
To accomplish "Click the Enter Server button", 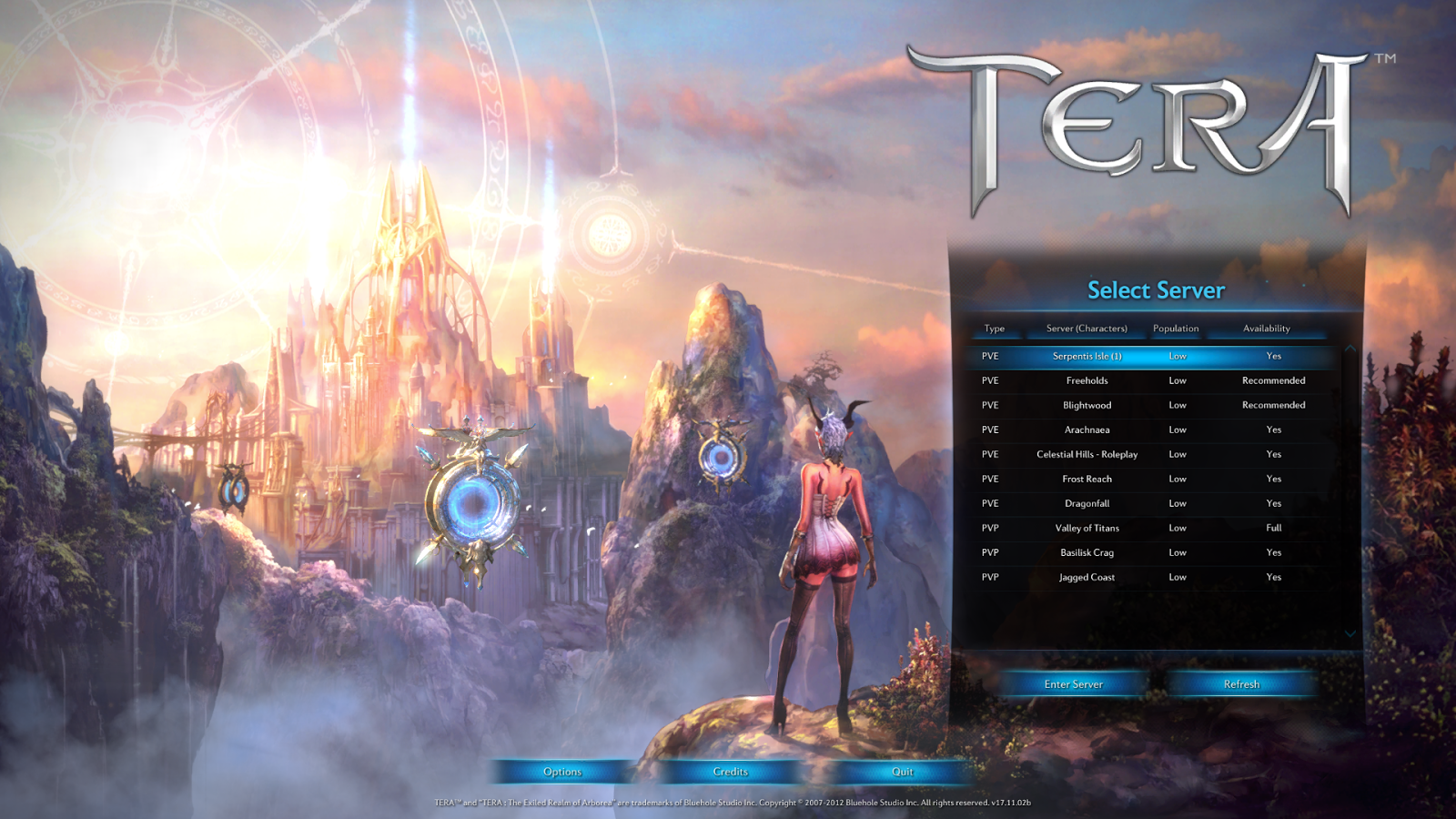I will click(1073, 684).
